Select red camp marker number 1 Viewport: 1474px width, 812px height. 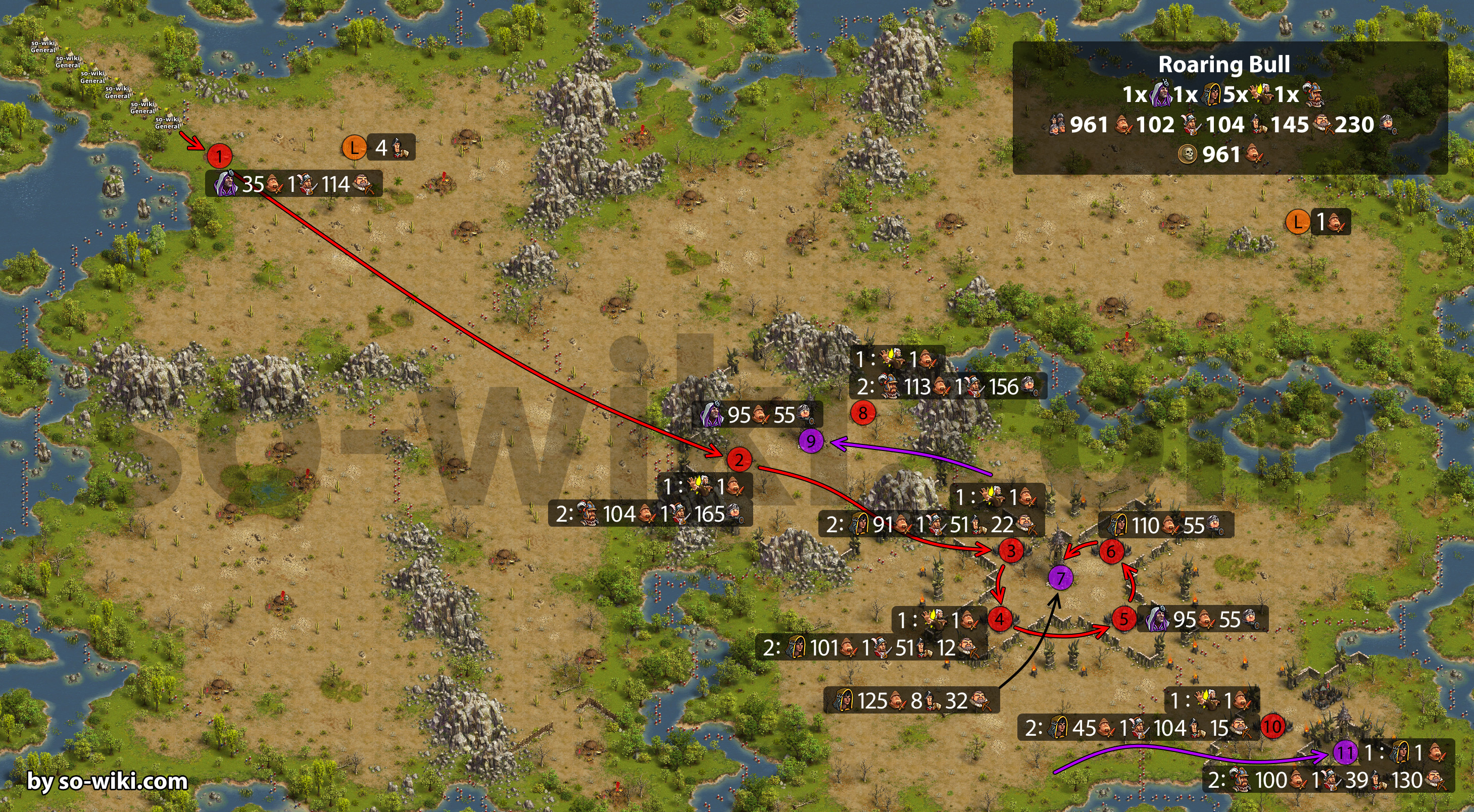(219, 156)
